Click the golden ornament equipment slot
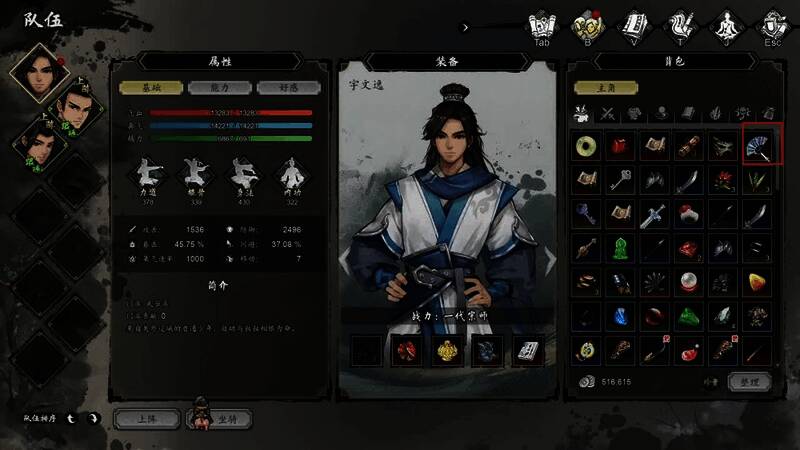 (x=447, y=351)
